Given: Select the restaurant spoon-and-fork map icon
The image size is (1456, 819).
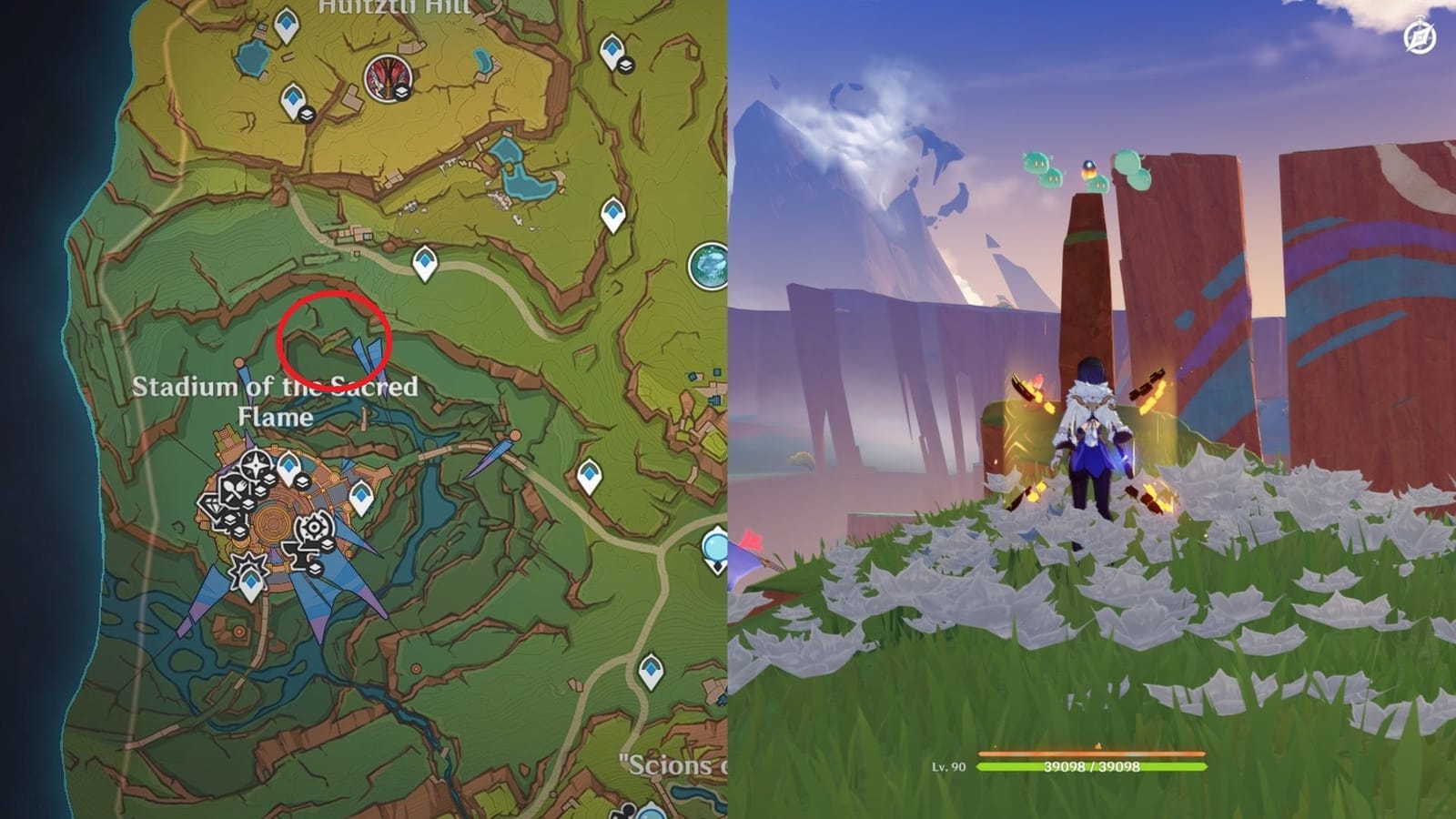Looking at the screenshot, I should pyautogui.click(x=237, y=488).
